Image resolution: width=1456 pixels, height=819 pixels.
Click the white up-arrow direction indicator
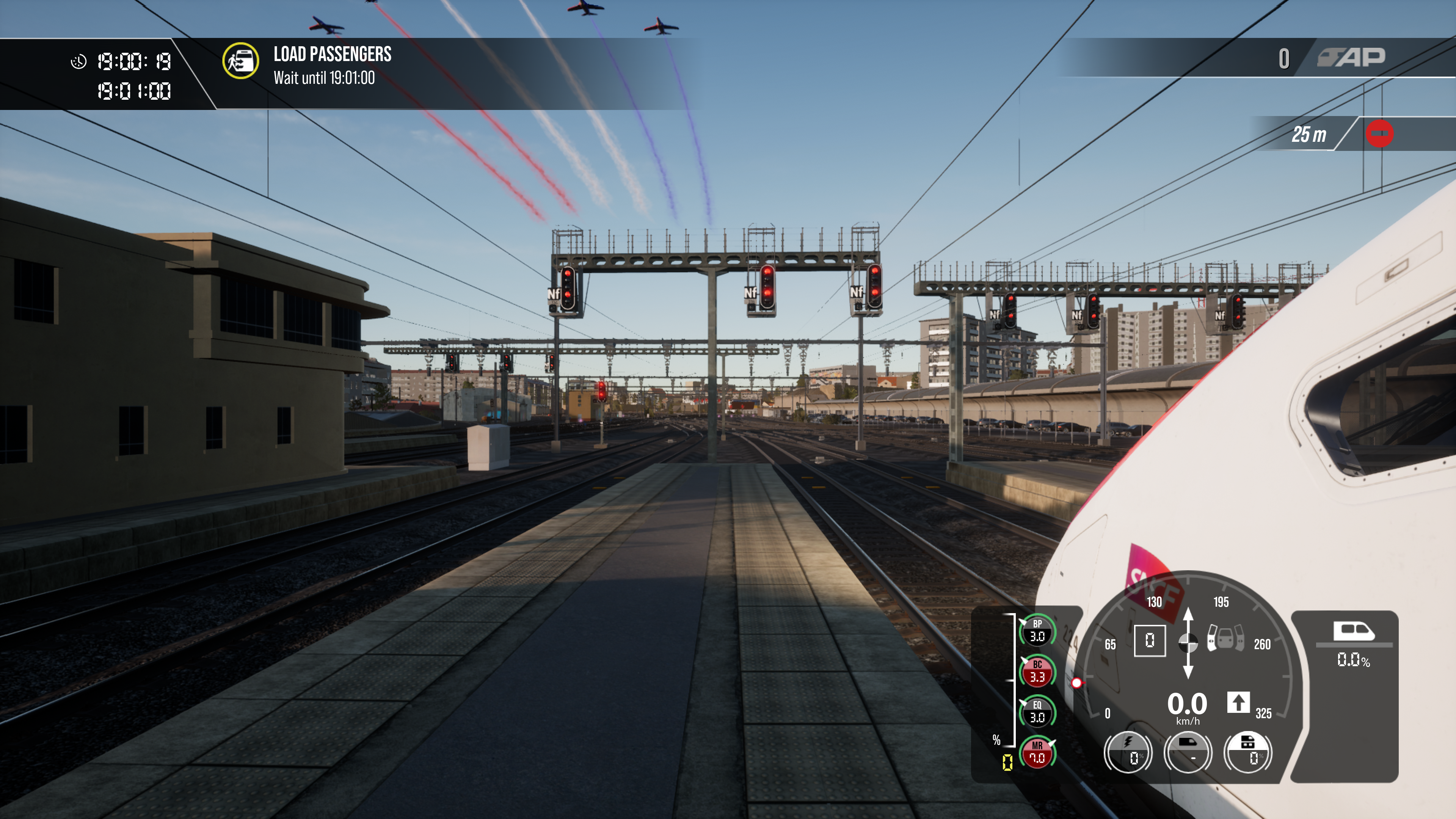(x=1238, y=703)
